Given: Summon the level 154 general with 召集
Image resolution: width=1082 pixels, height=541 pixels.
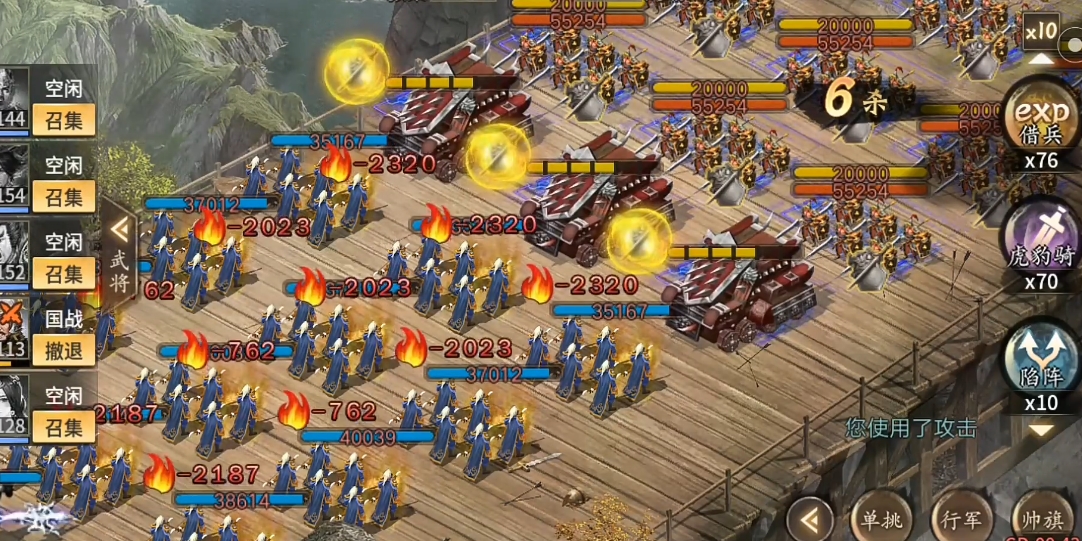Looking at the screenshot, I should click(x=64, y=197).
